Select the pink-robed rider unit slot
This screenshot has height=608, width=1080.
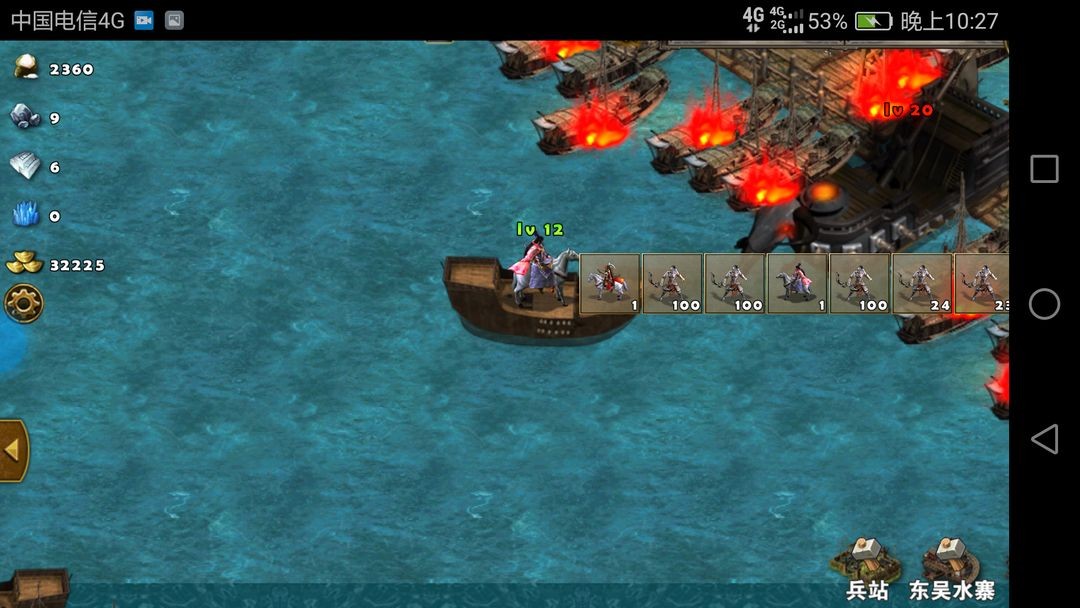[x=797, y=284]
